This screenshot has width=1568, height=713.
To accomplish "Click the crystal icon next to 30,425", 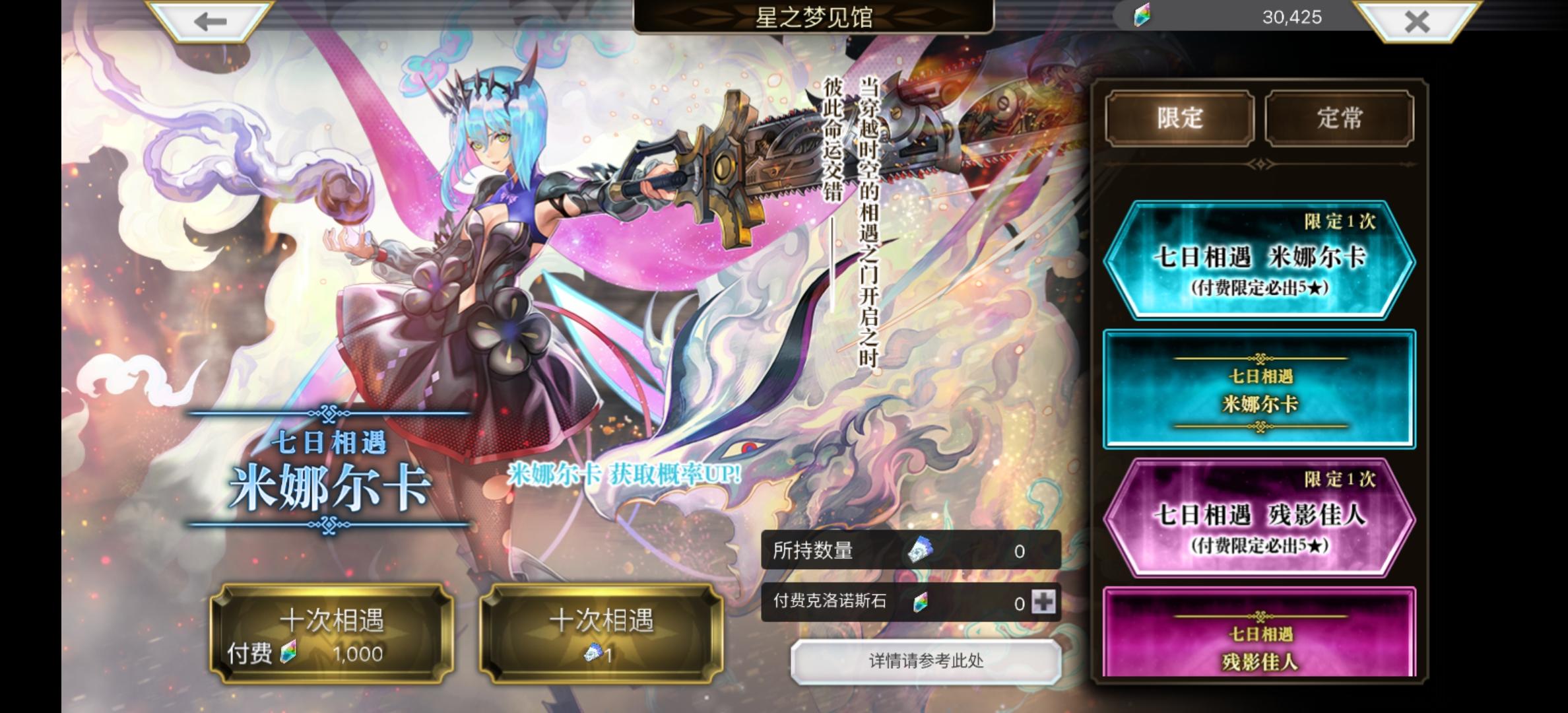I will point(1140,17).
